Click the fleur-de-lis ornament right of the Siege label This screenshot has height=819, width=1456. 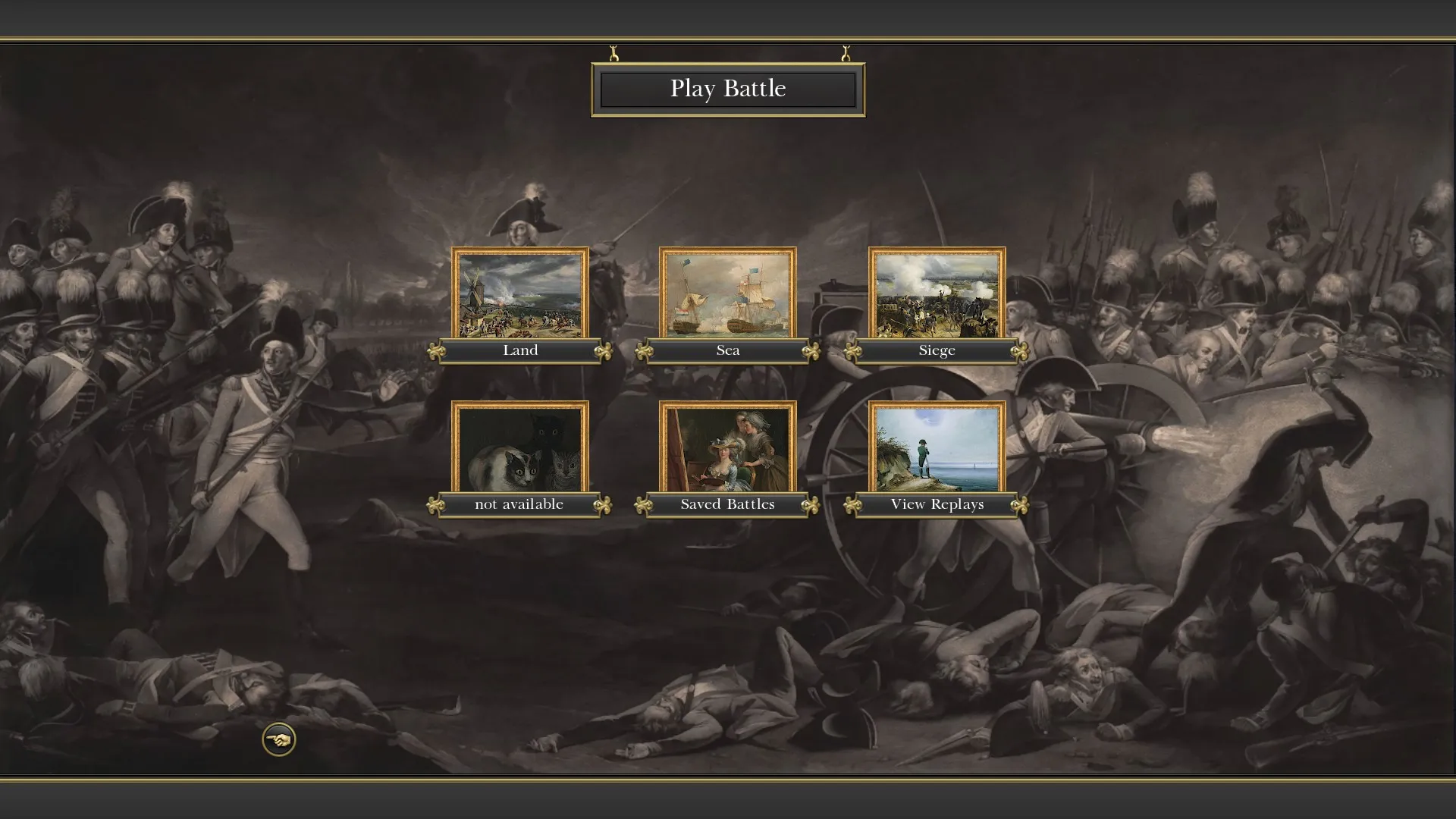click(x=1019, y=350)
